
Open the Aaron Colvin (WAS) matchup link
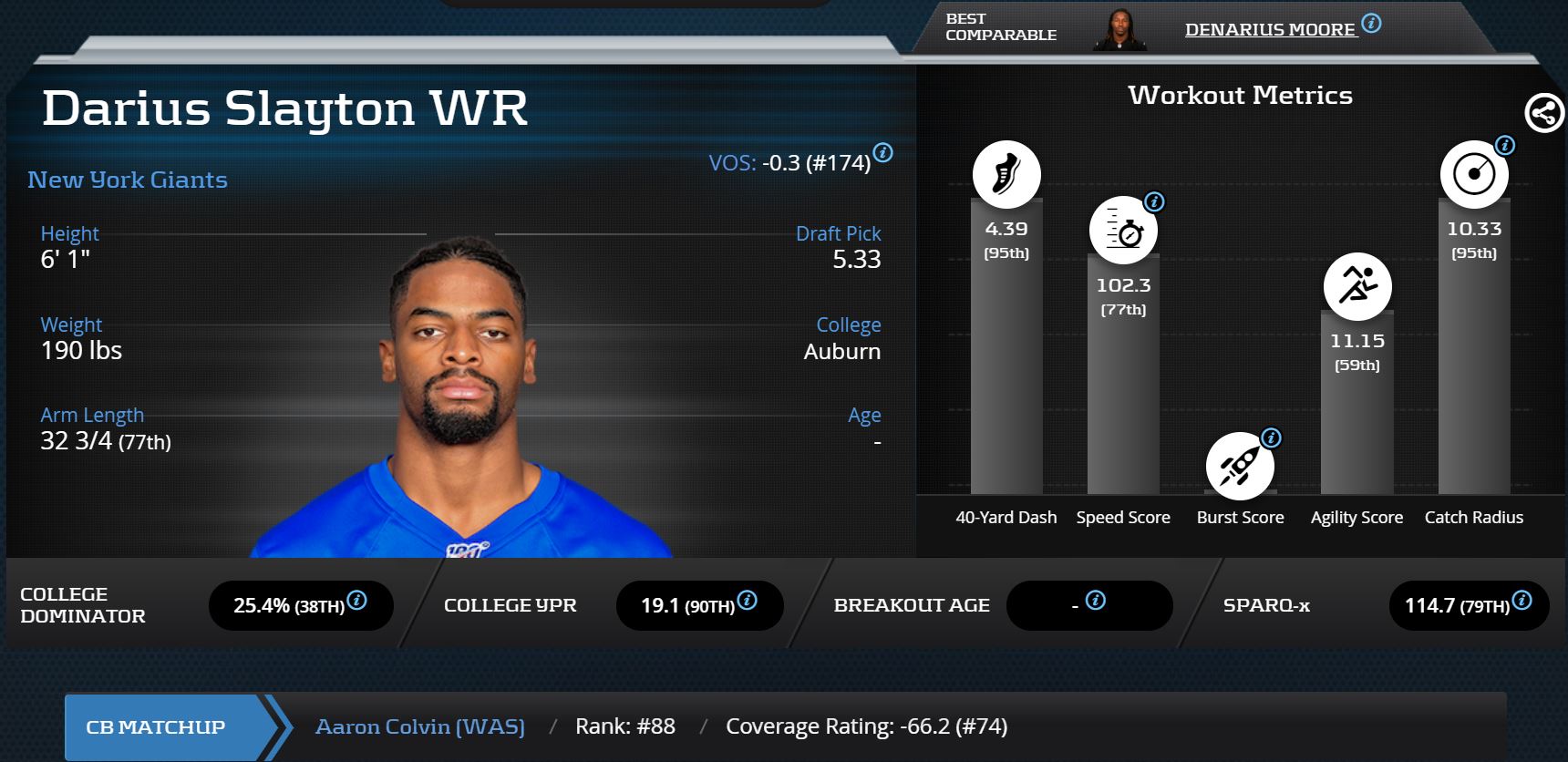tap(419, 726)
